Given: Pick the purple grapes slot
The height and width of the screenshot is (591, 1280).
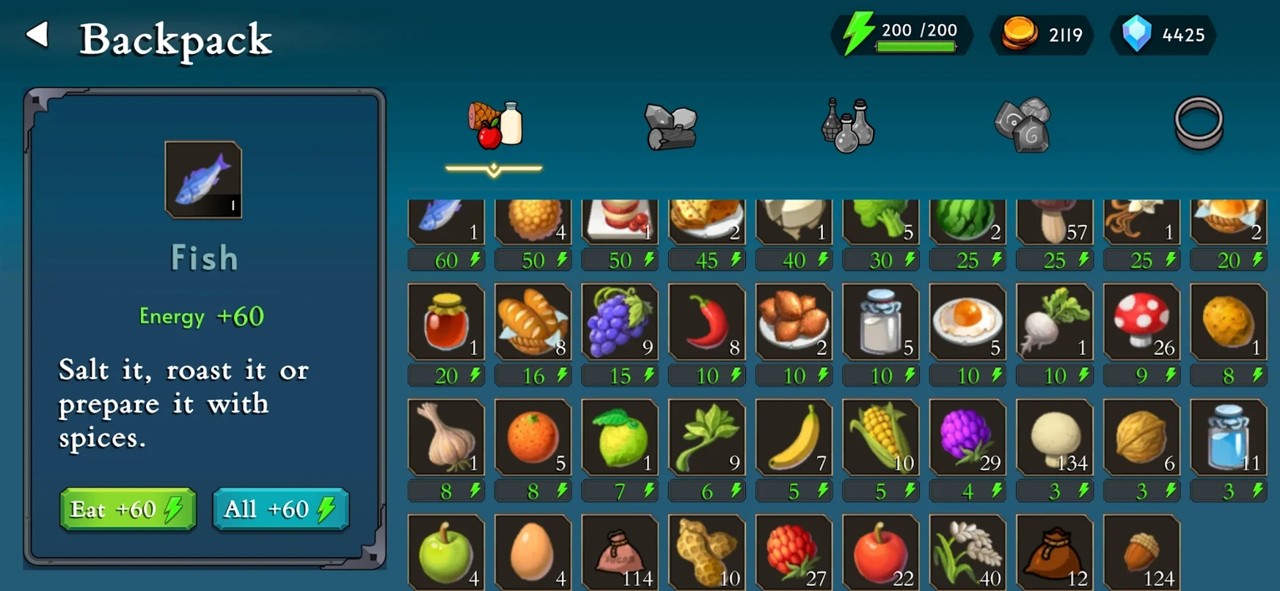Looking at the screenshot, I should tap(620, 322).
